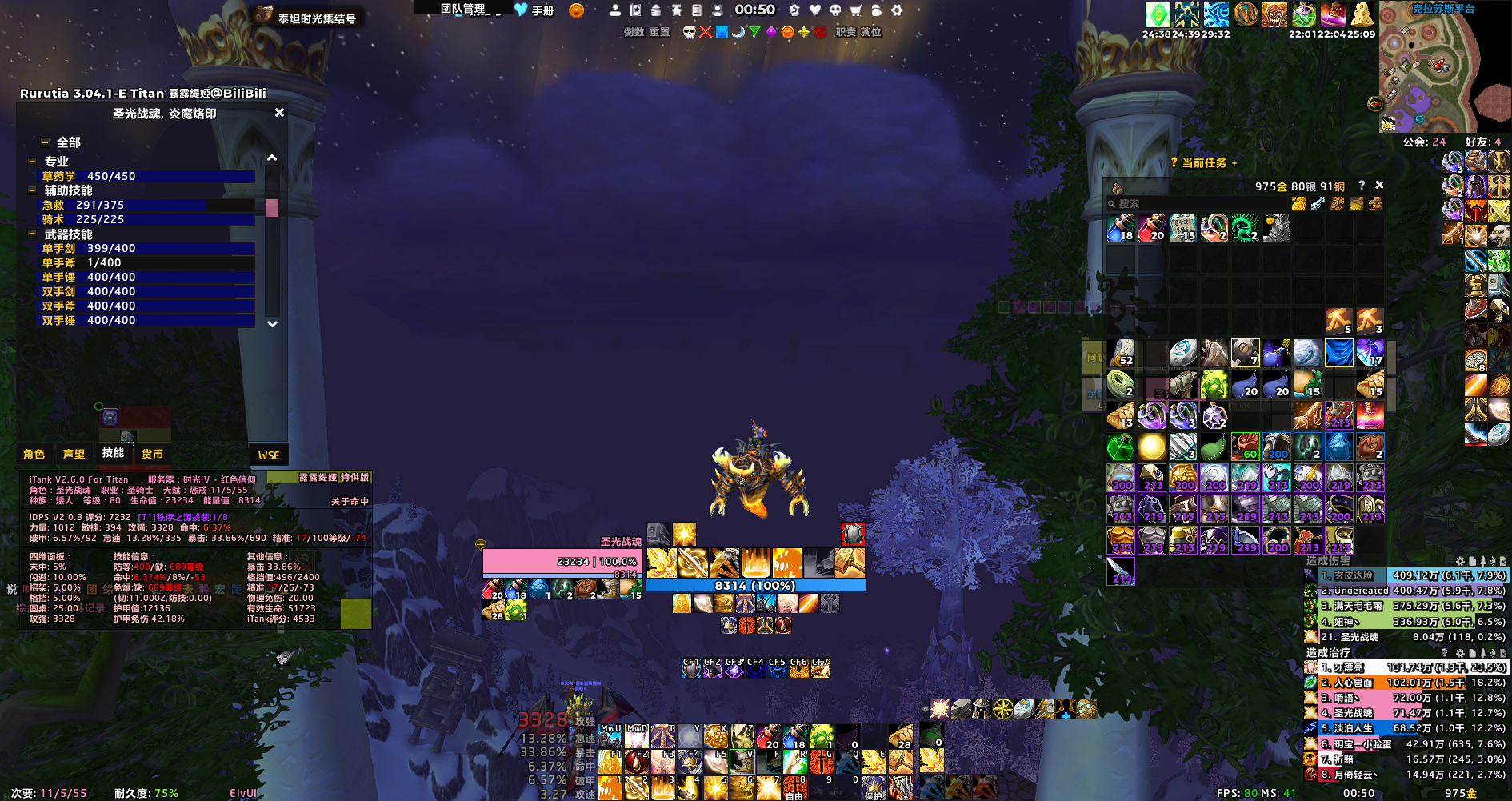This screenshot has width=1512, height=801.
Task: Open the 手册 handbook button
Action: (x=535, y=10)
